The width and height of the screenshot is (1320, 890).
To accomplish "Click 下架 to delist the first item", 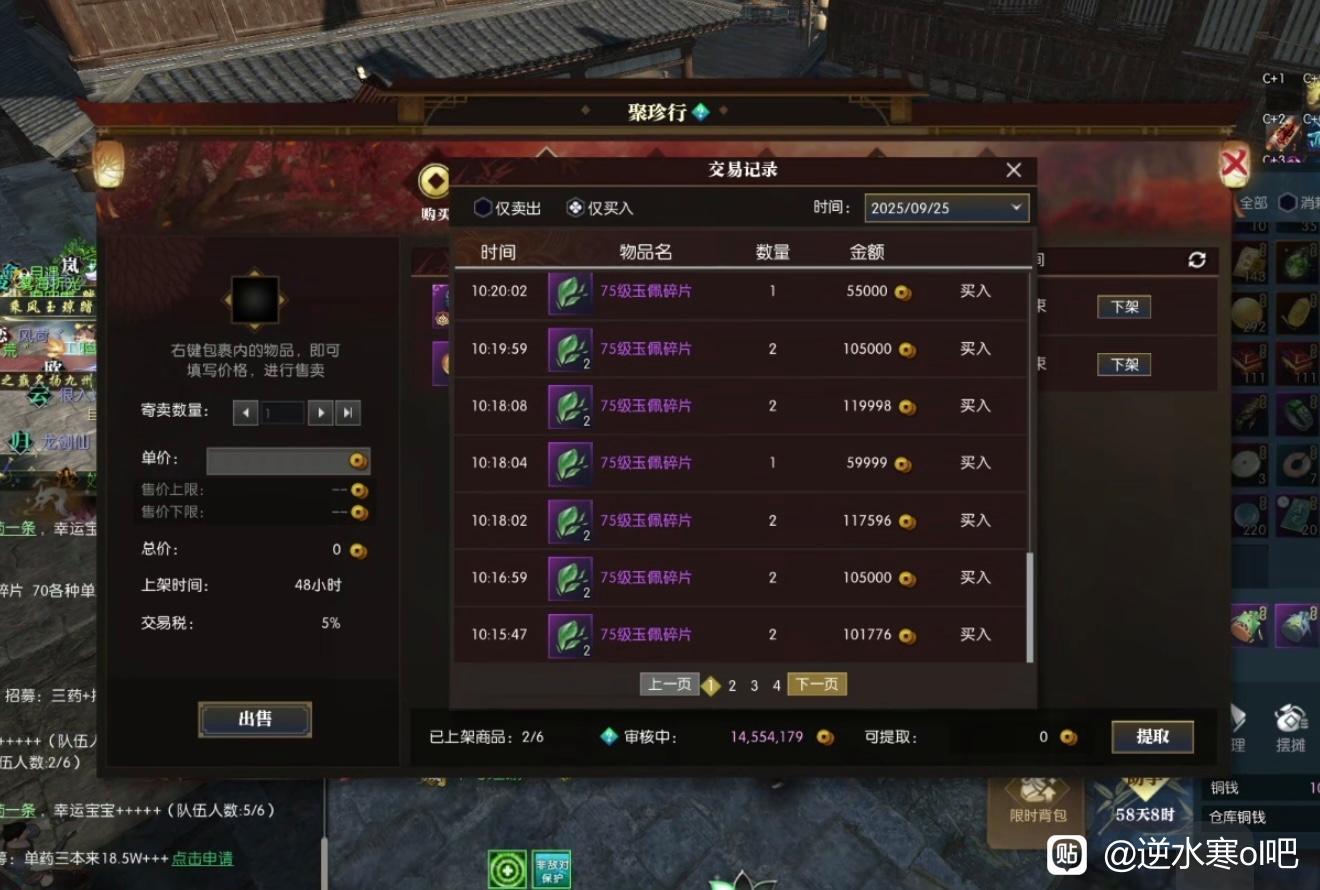I will 1124,307.
